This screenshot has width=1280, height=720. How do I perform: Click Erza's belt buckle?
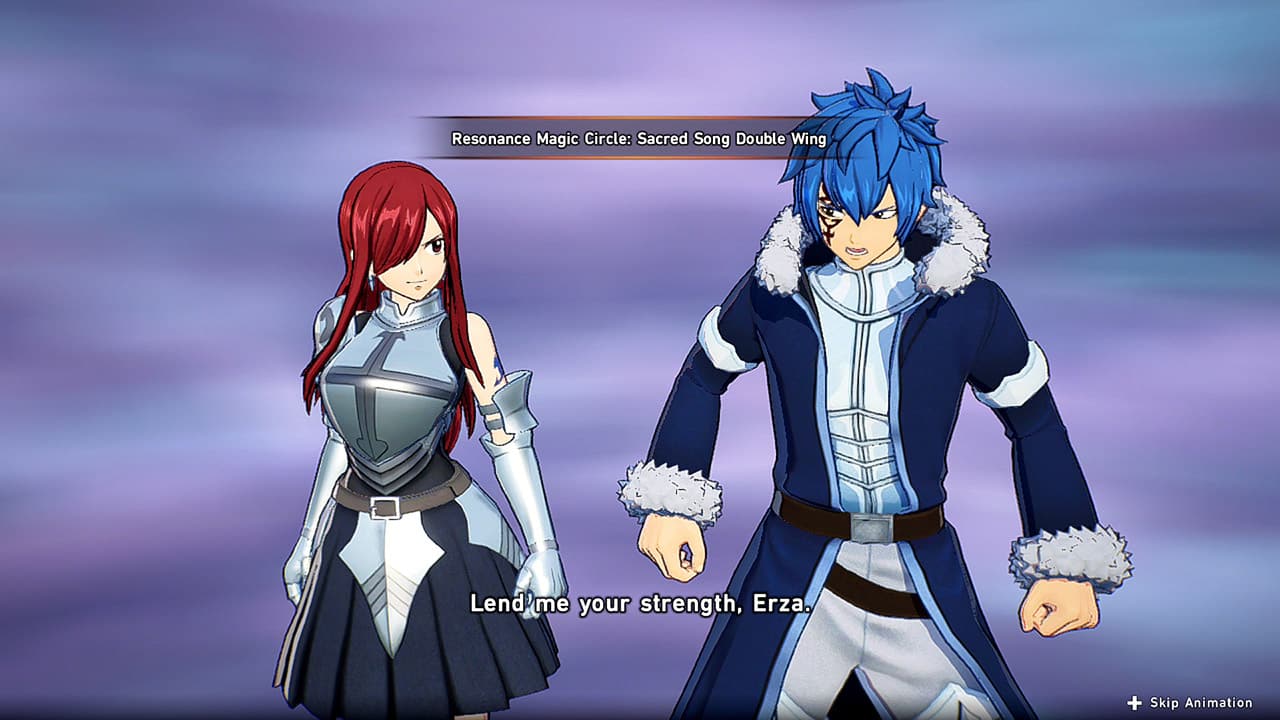point(383,509)
